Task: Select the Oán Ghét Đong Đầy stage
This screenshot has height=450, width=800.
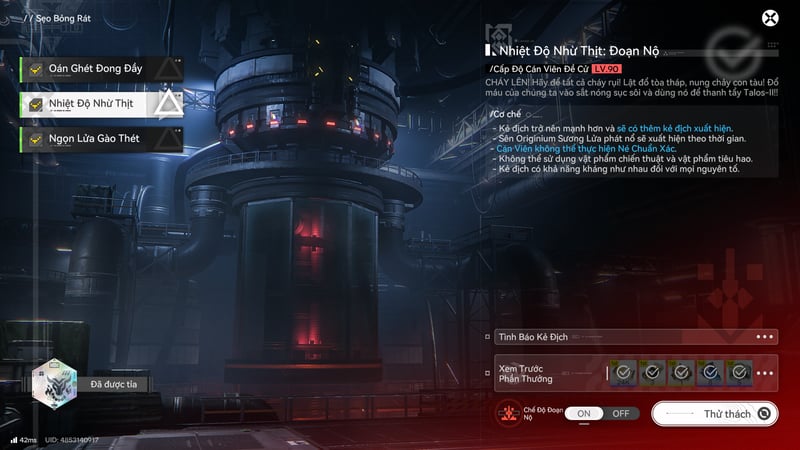Action: tap(95, 69)
